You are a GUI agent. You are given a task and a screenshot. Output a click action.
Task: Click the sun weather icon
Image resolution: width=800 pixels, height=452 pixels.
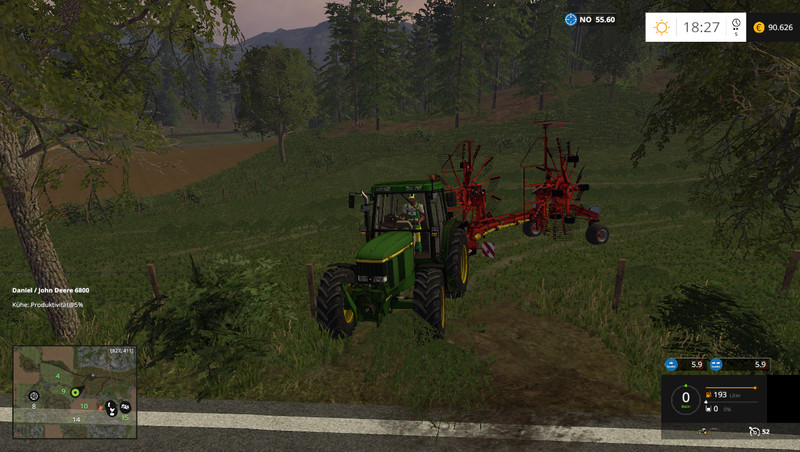661,27
